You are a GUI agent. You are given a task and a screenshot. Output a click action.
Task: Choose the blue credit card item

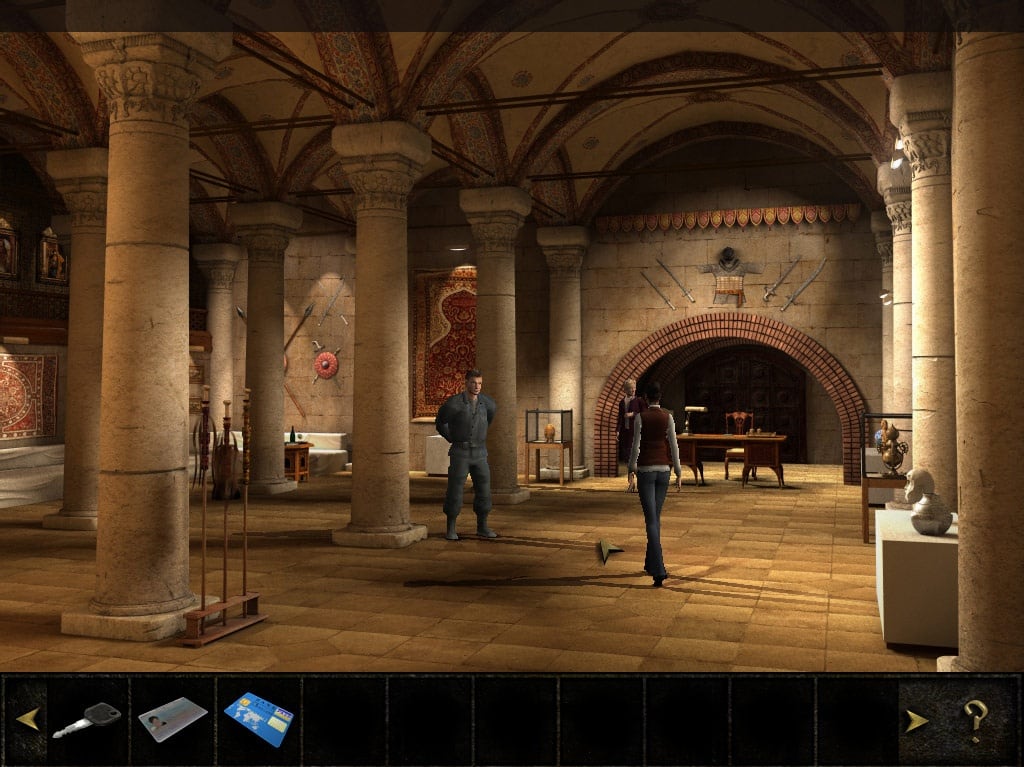point(258,719)
